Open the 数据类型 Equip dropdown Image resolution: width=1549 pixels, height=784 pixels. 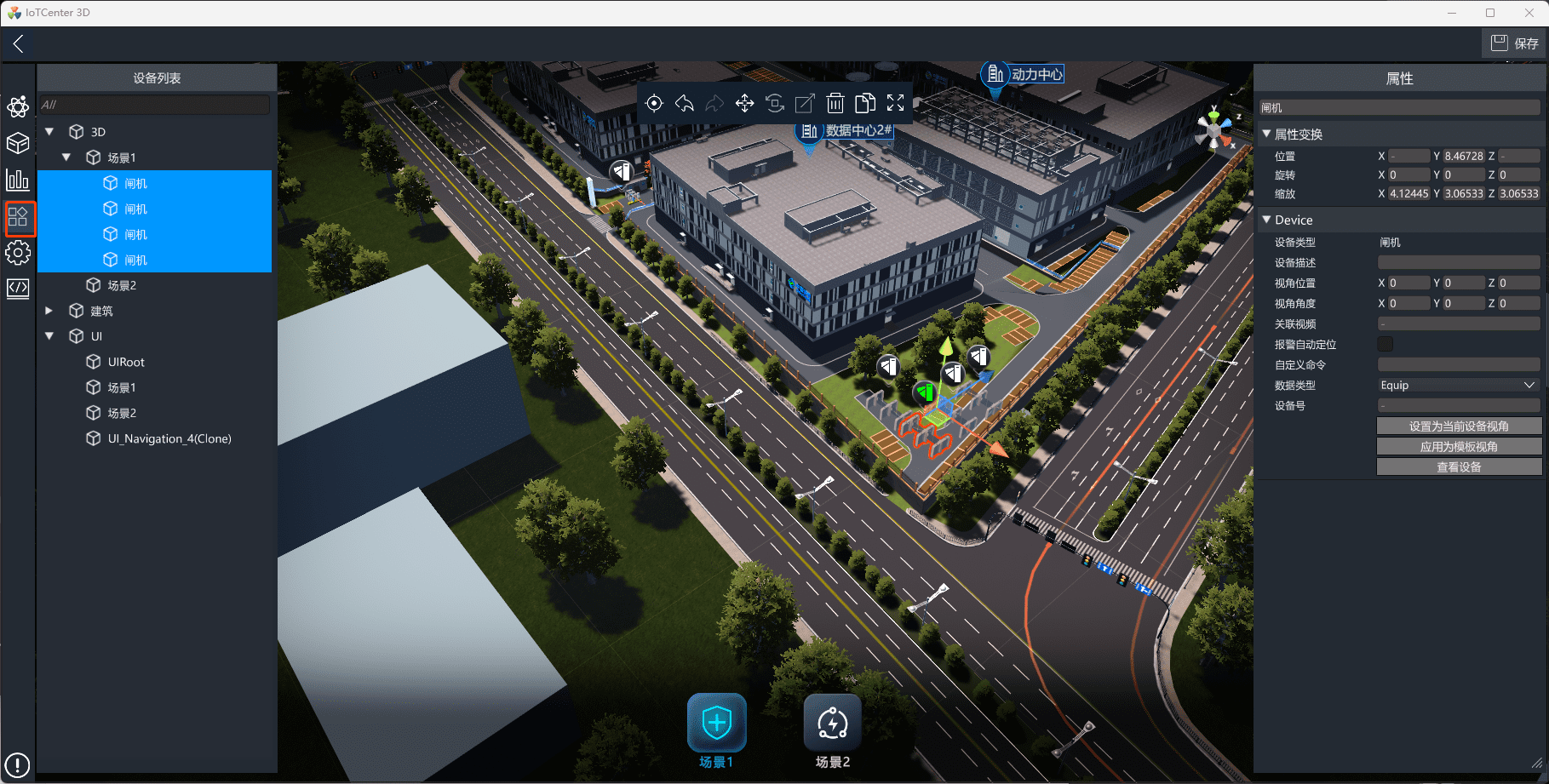[1458, 386]
